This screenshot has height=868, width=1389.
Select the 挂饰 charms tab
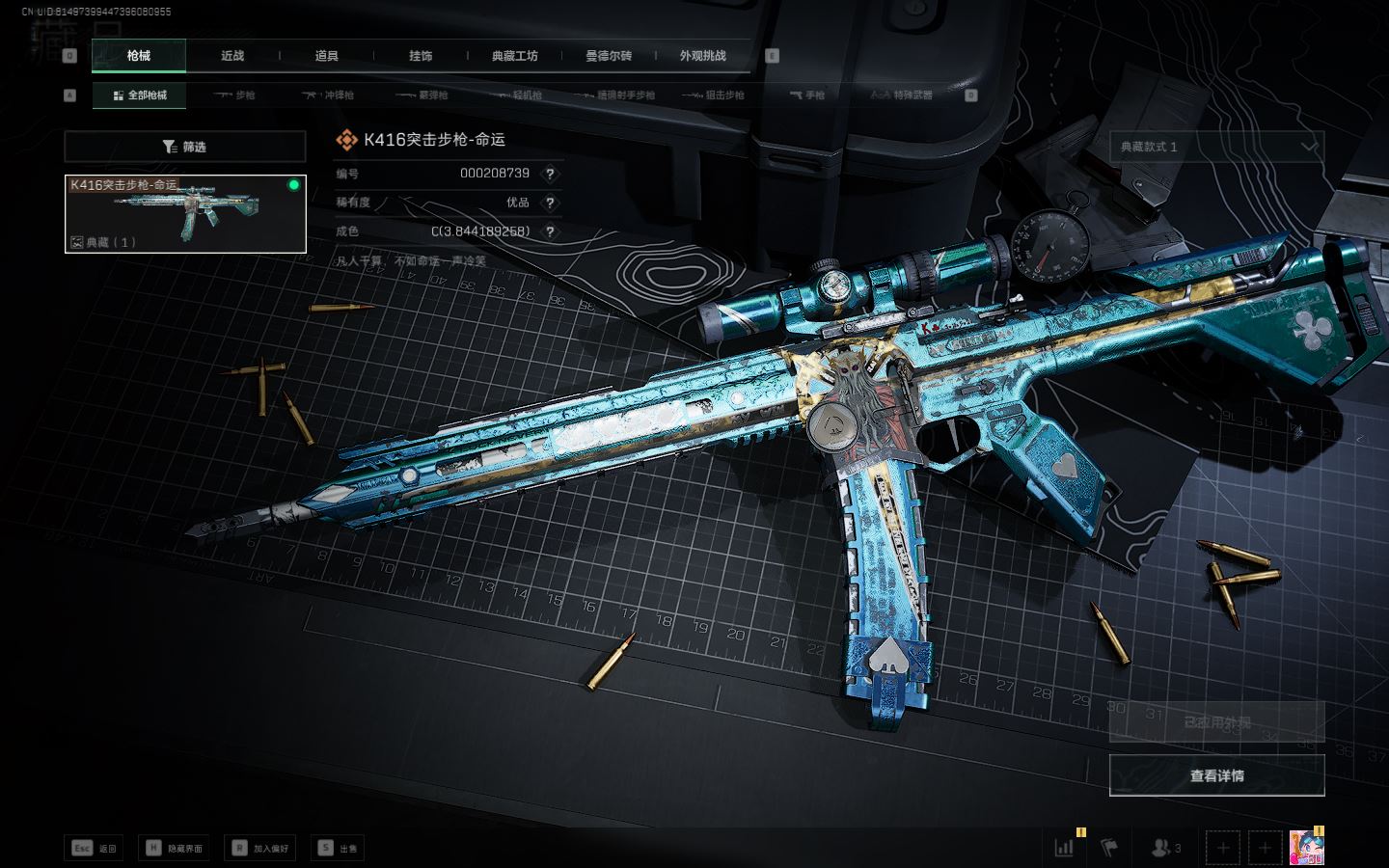click(421, 56)
